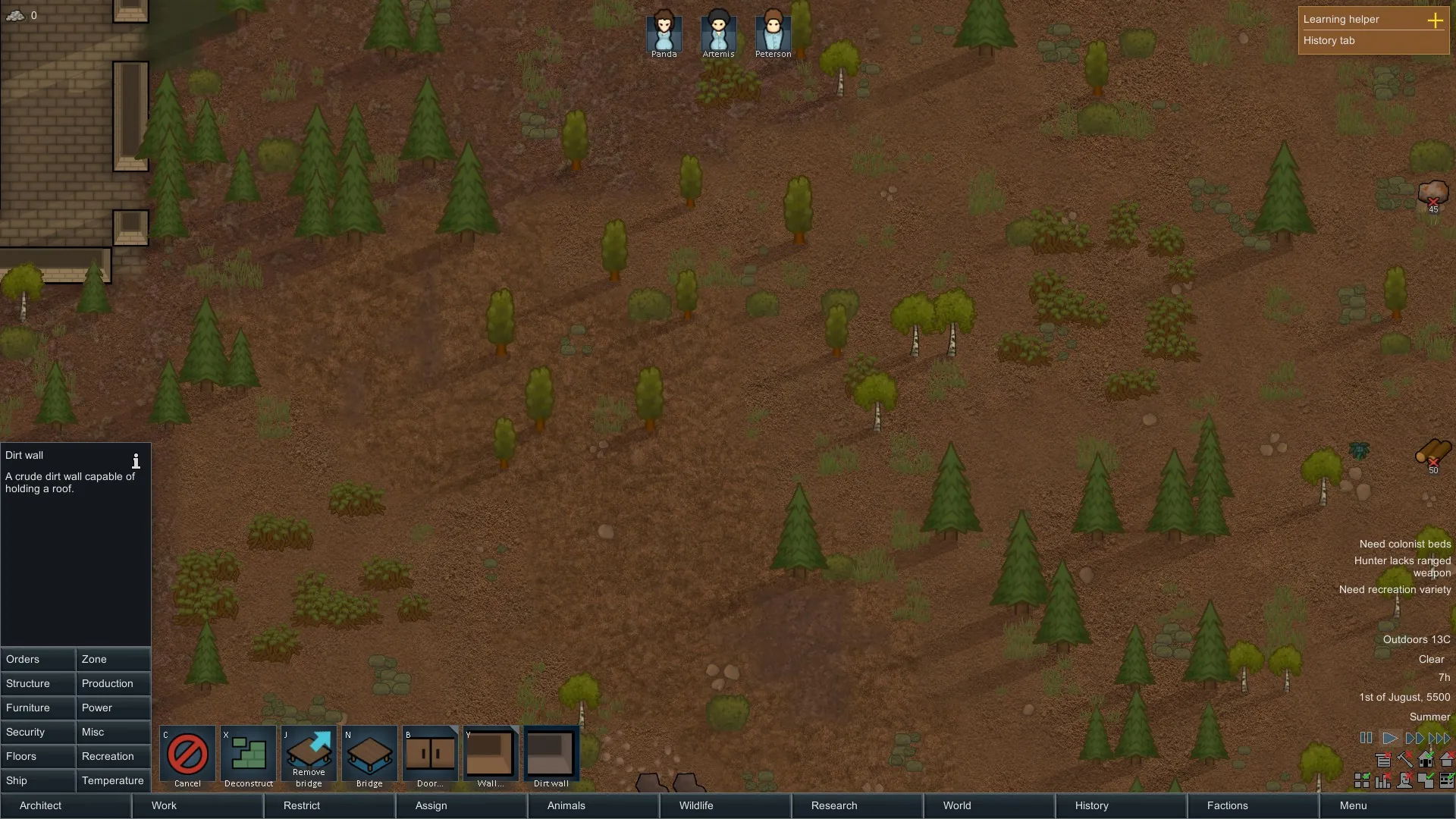Select colonist Peterson's portrait
The image size is (1456, 819).
pos(773,33)
